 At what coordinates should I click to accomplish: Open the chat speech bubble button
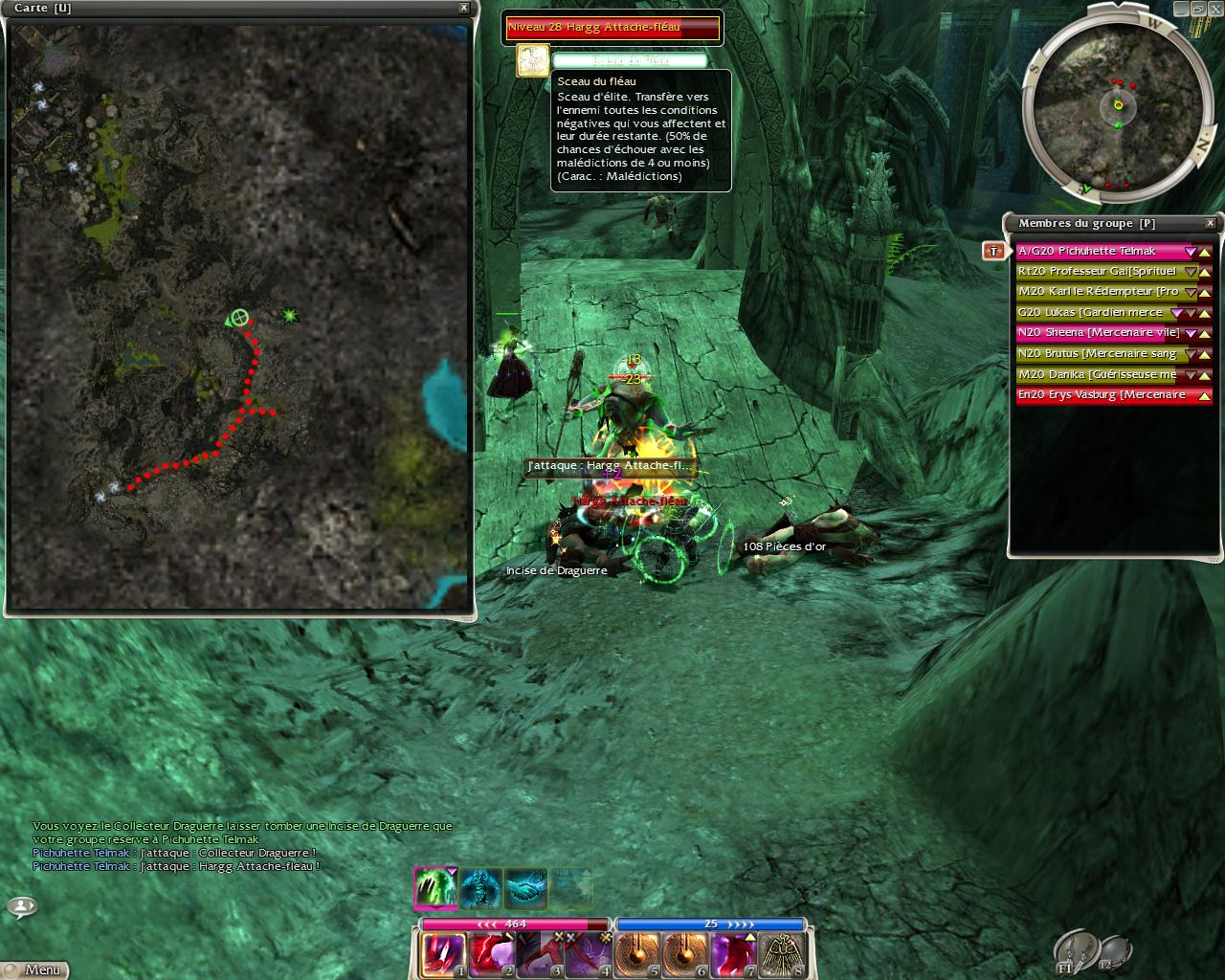click(x=22, y=905)
